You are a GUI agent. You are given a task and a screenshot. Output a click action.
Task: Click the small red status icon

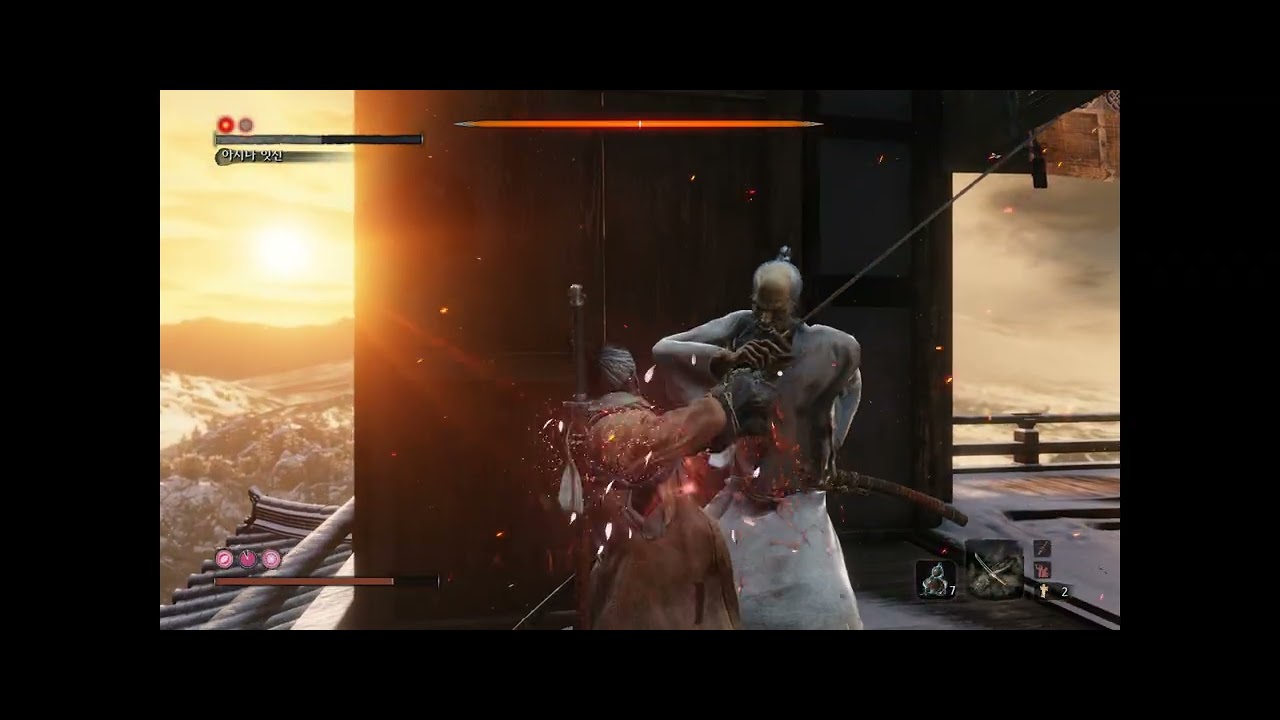[1042, 570]
